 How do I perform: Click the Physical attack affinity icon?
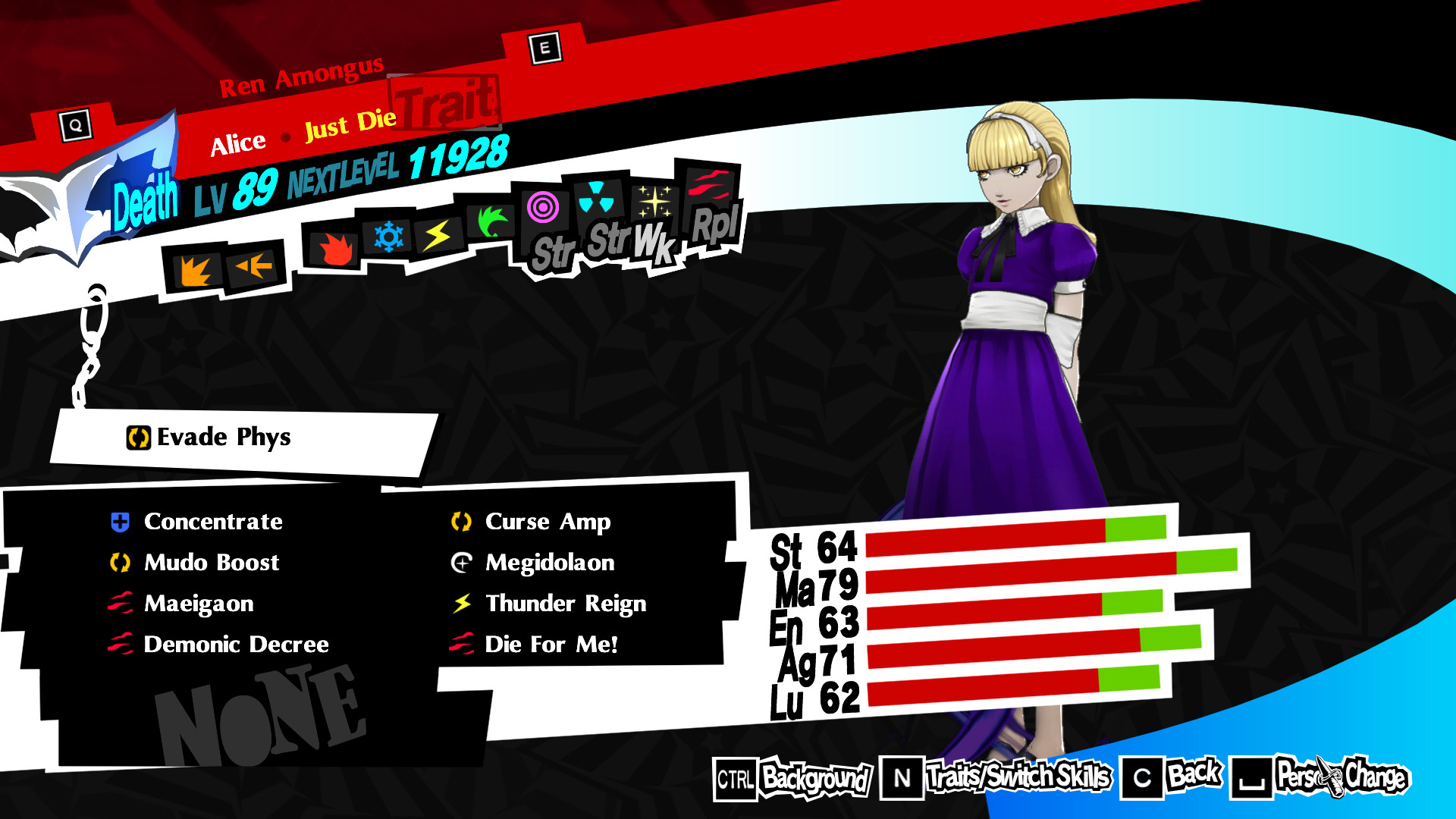click(x=196, y=267)
